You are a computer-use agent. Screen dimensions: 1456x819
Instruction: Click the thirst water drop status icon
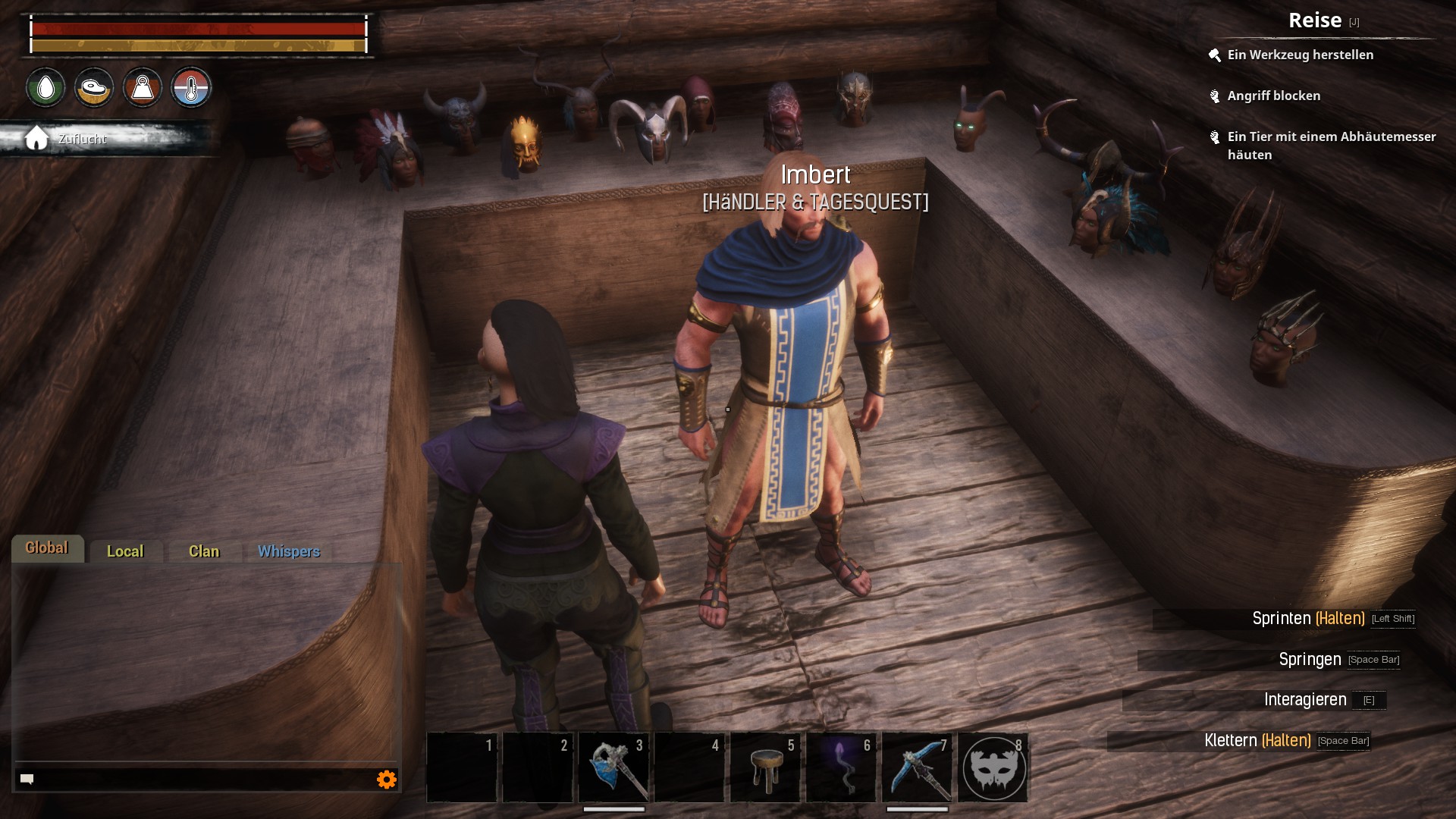click(x=46, y=88)
